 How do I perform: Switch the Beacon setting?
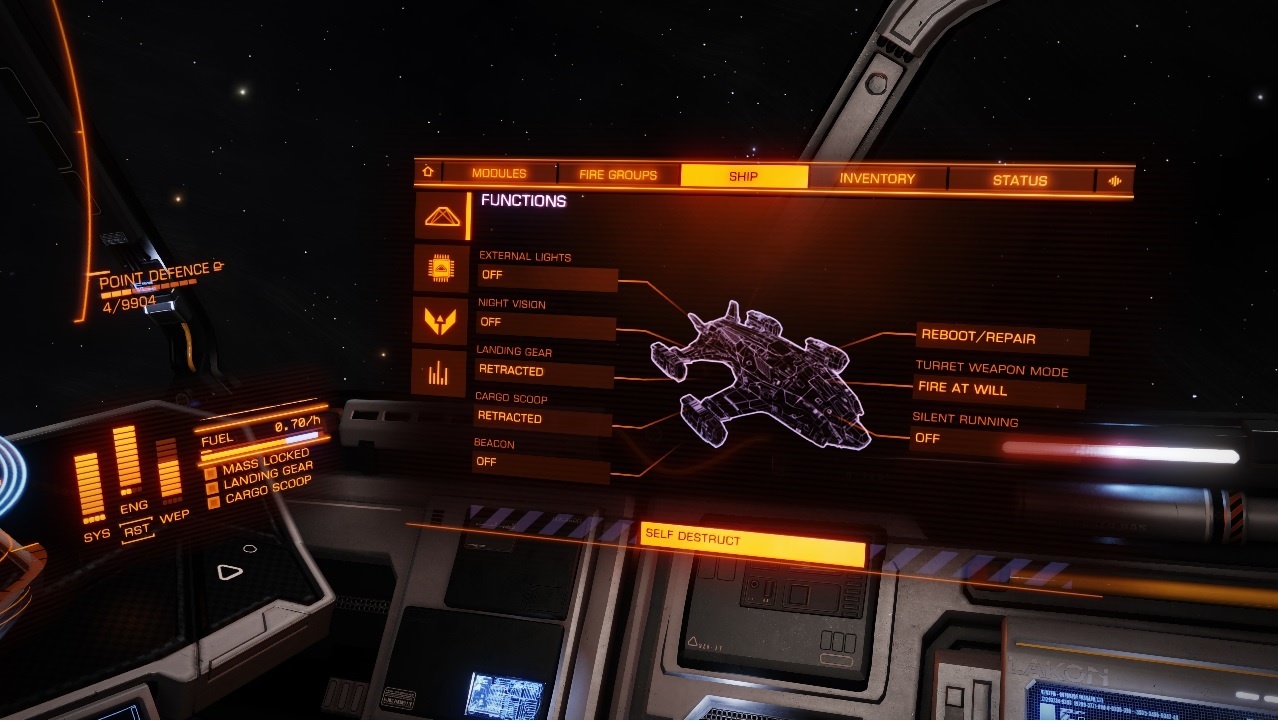(x=541, y=464)
